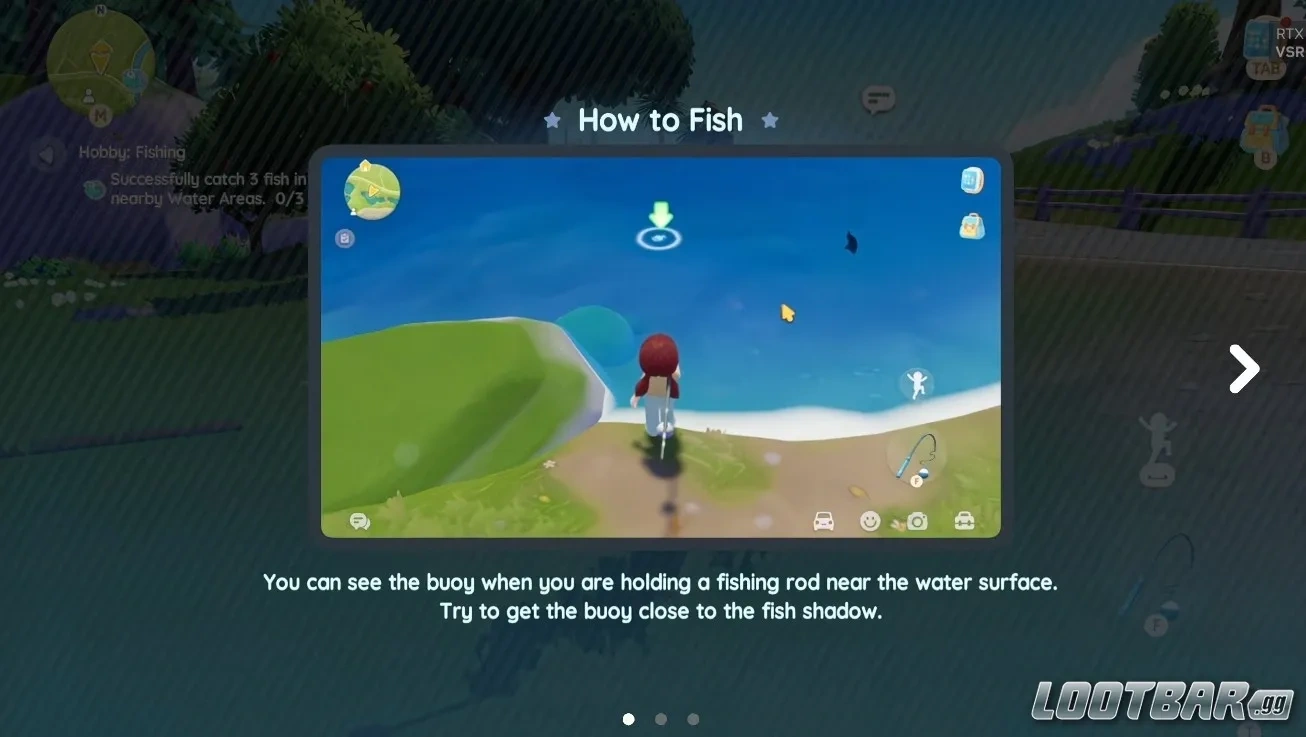Screen dimensions: 1306x737
Task: Select the car icon in the tutorial screenshot
Action: 824,521
